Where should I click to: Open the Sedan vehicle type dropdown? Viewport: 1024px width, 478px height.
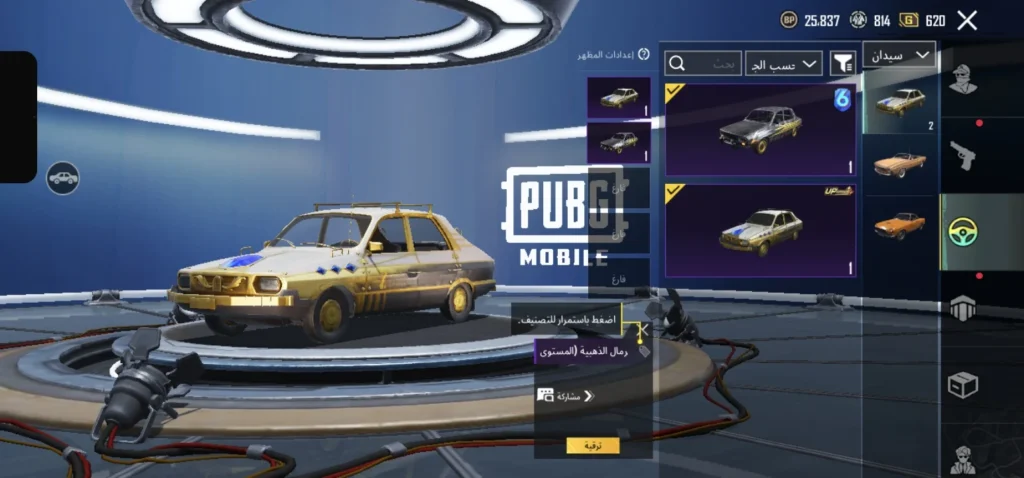point(898,55)
